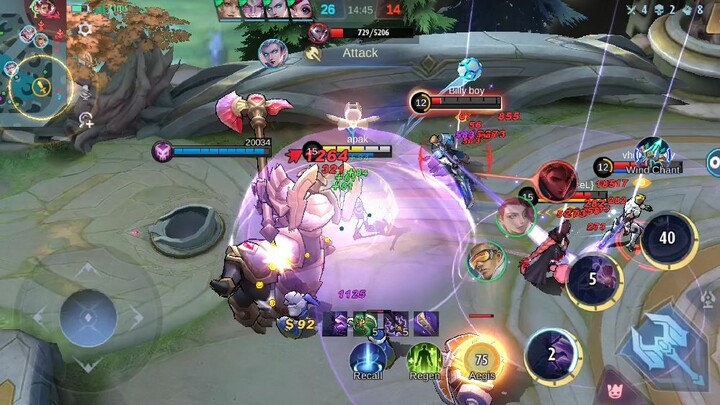Select the skill showing cooldown 5
The height and width of the screenshot is (405, 720).
pos(594,280)
